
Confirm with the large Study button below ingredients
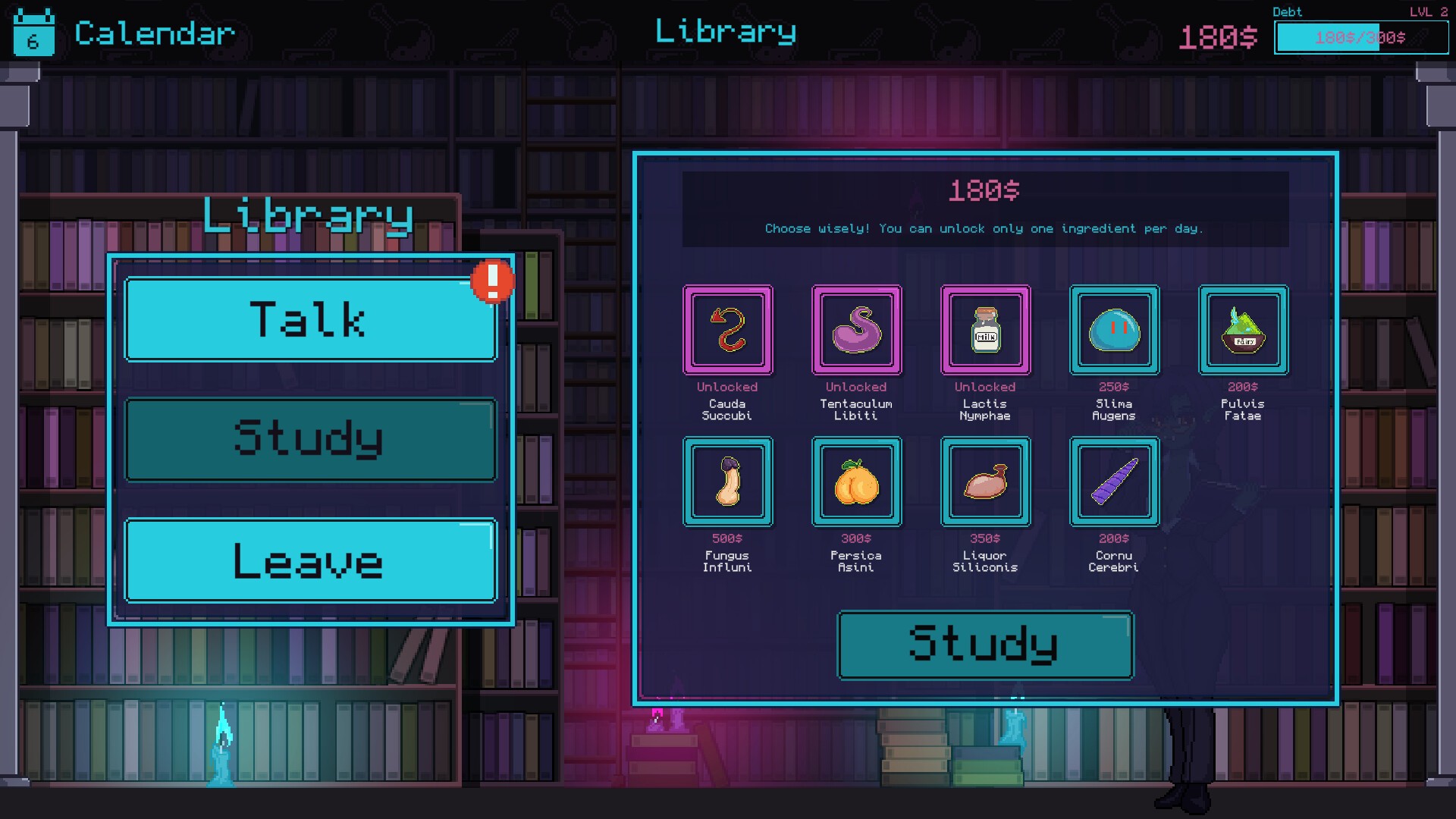point(985,645)
